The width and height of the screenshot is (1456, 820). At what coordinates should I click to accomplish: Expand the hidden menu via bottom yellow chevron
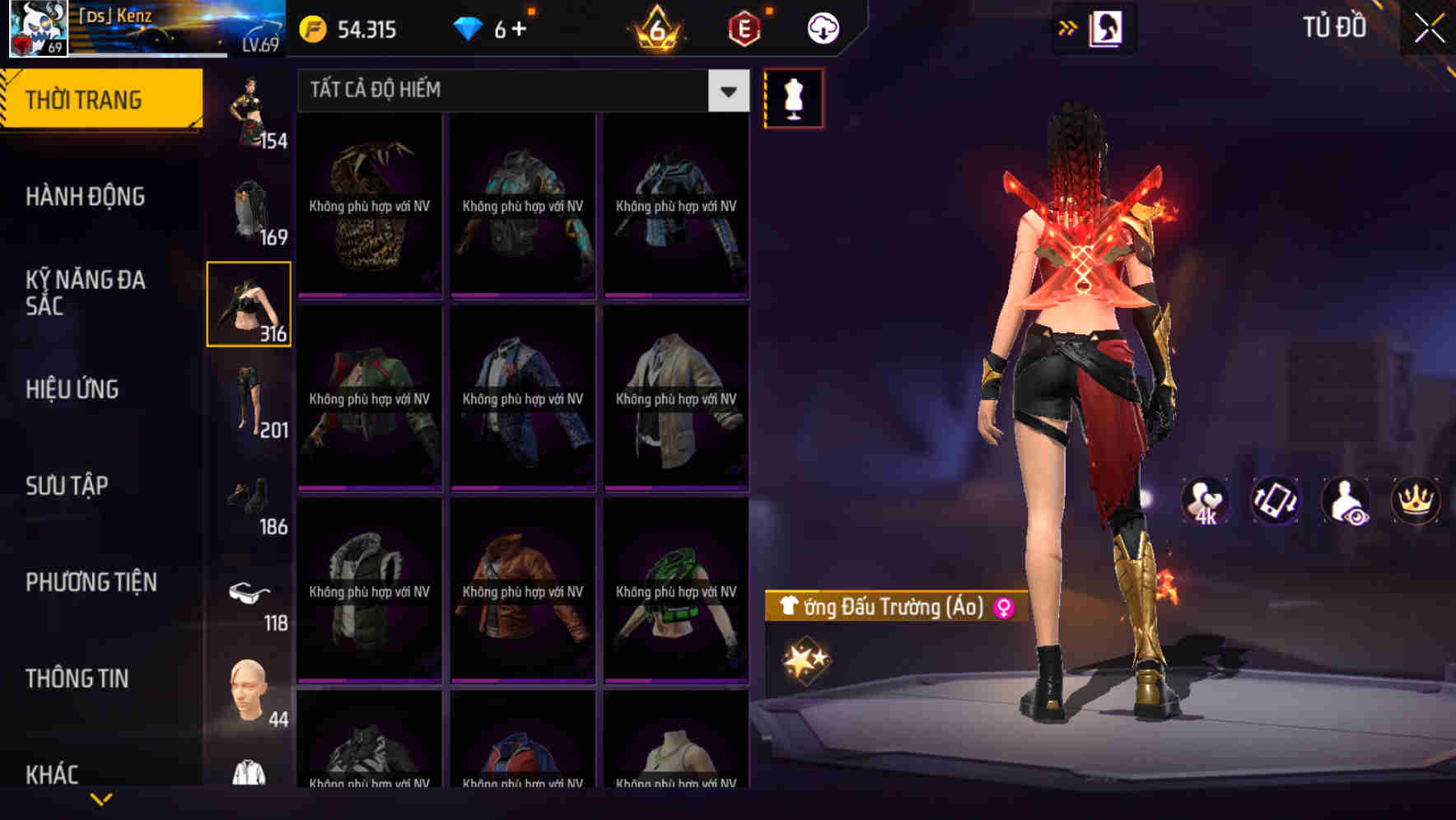point(101,798)
